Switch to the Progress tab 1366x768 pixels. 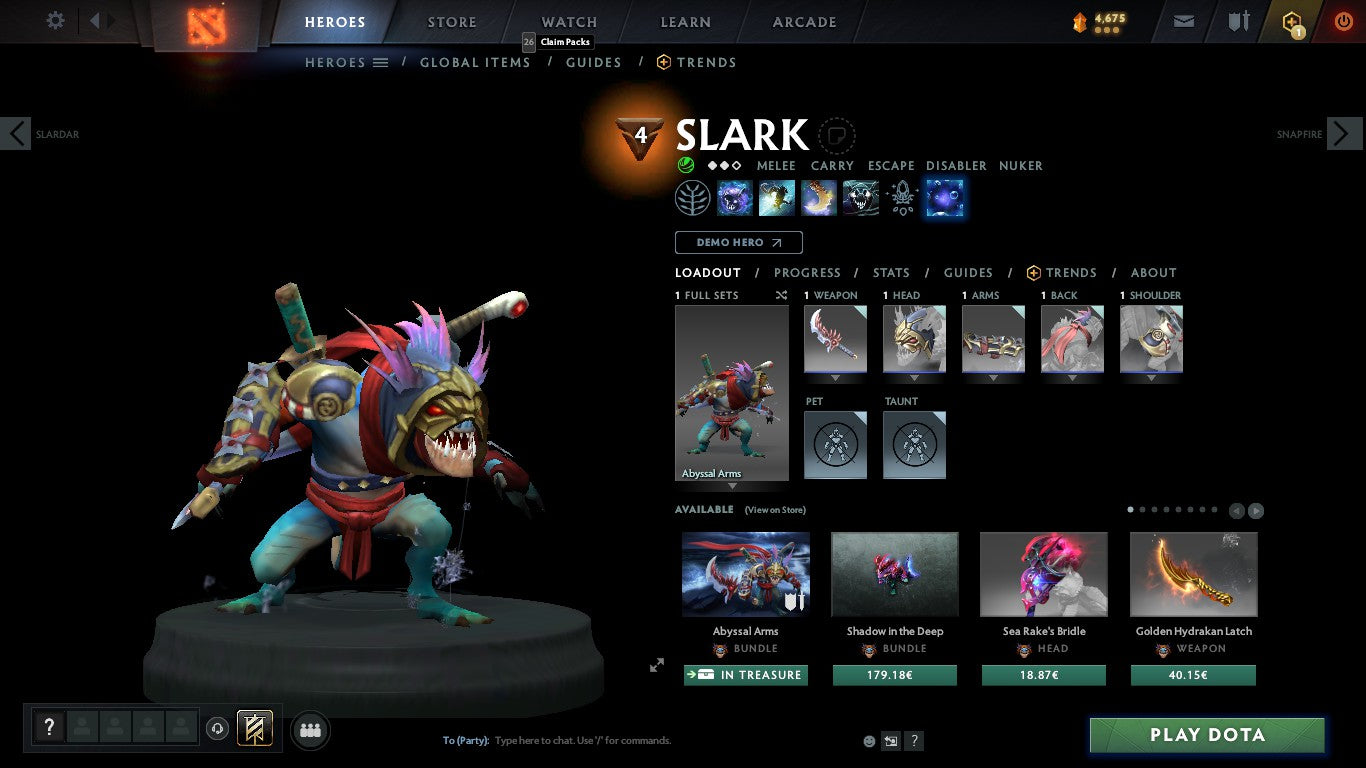[808, 272]
